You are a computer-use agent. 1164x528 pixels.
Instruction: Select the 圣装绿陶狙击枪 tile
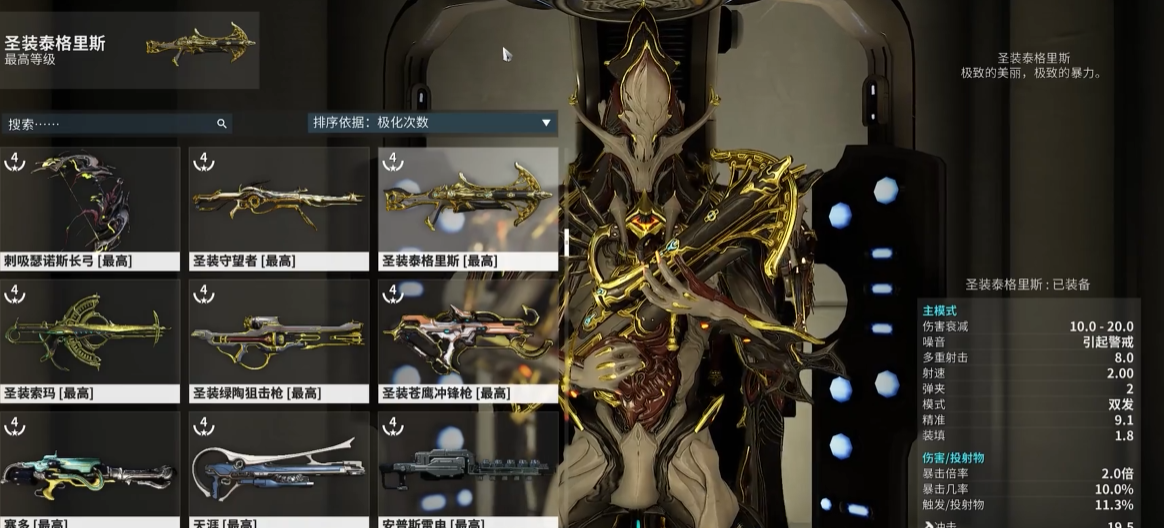coord(278,340)
